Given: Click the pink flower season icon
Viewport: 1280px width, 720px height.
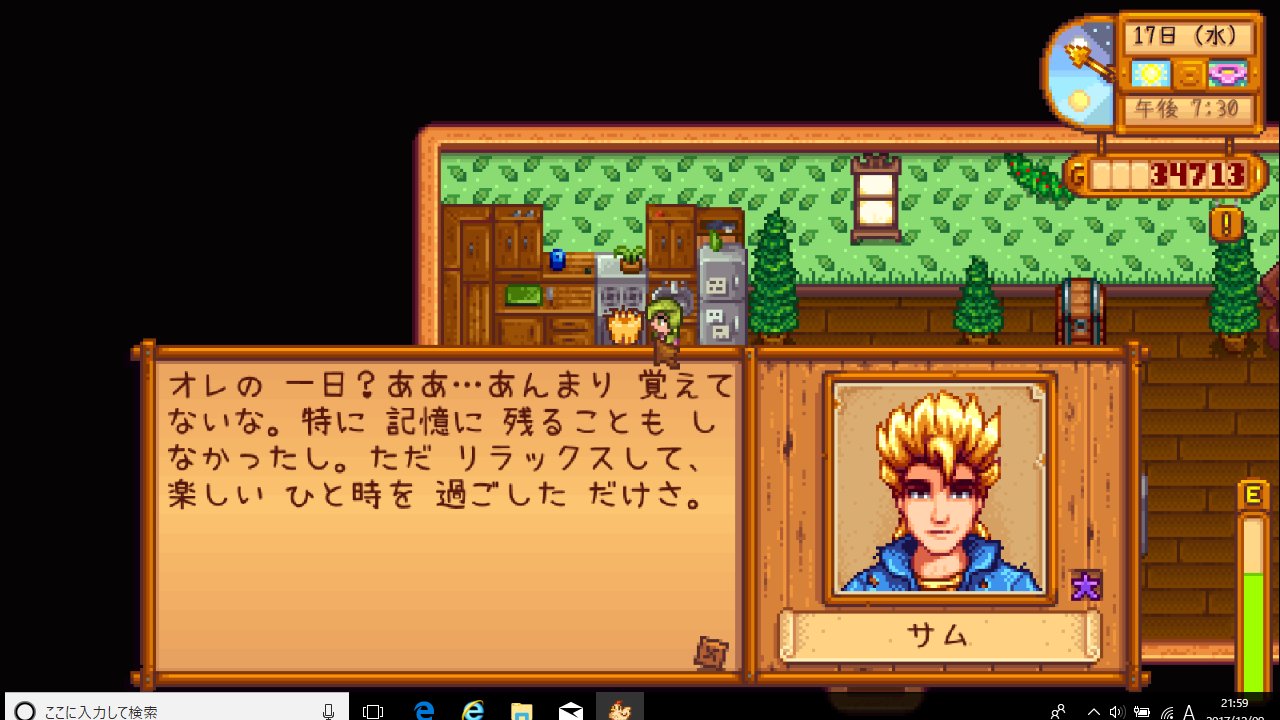Looking at the screenshot, I should pos(1226,75).
